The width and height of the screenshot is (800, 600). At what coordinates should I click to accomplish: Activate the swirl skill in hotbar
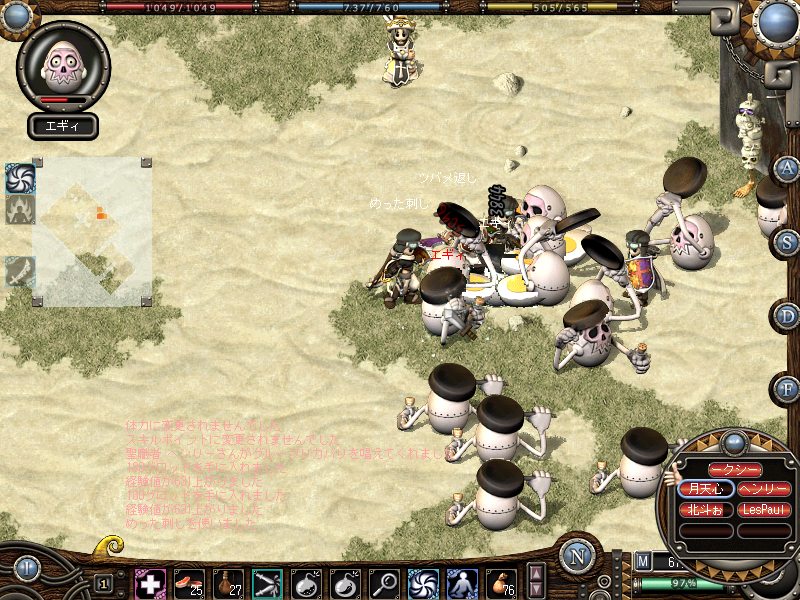(423, 583)
